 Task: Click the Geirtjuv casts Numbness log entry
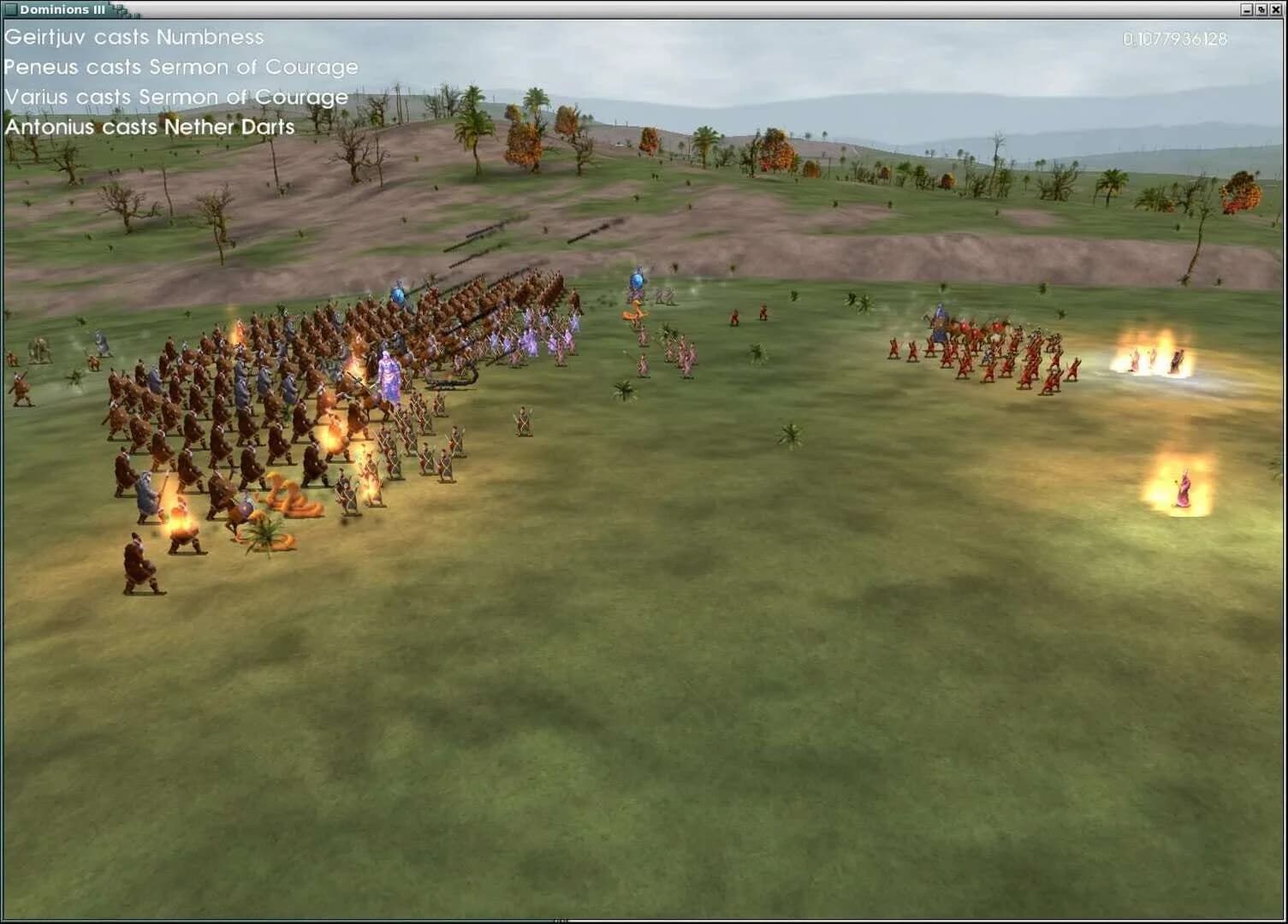coord(133,38)
